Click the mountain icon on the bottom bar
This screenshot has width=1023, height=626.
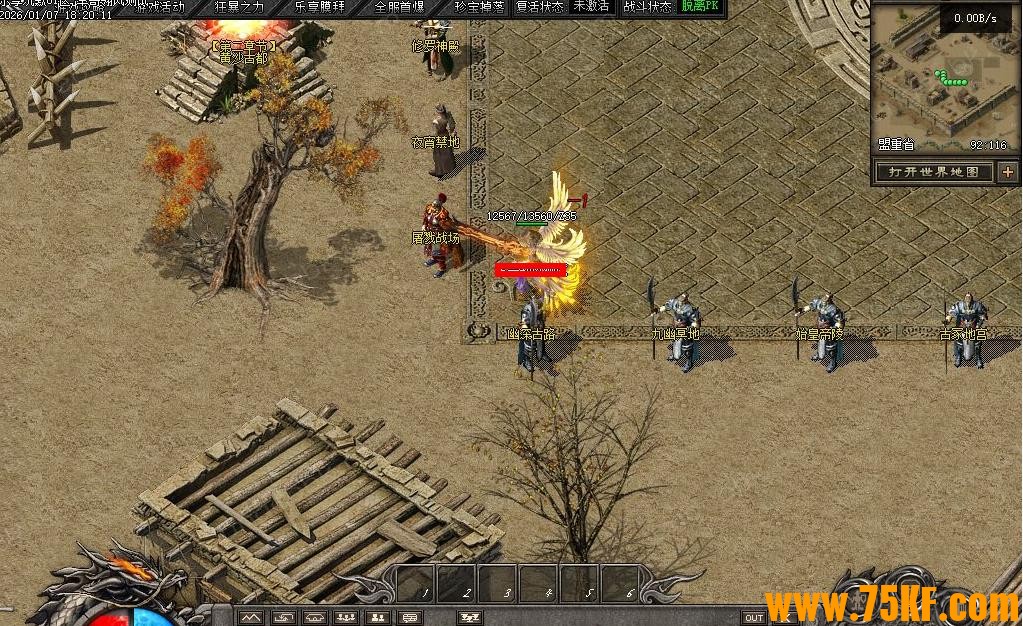[250, 617]
